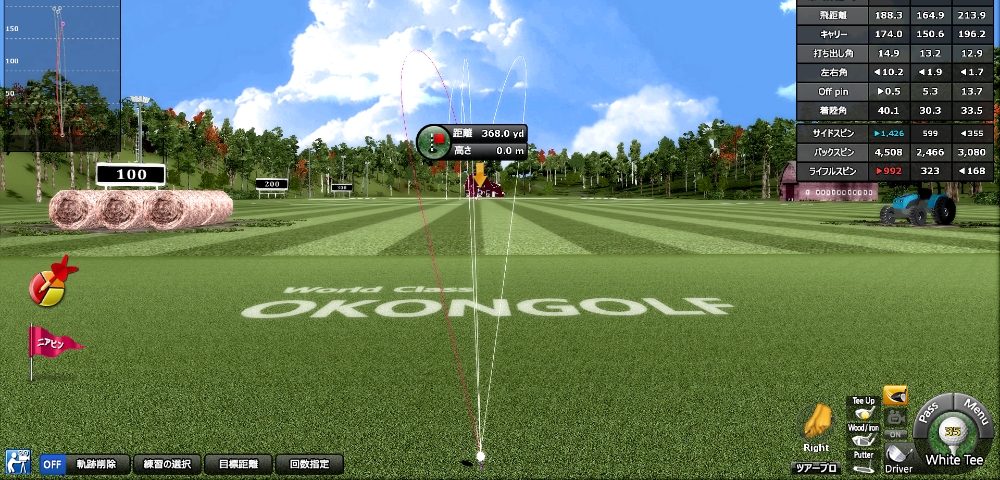Open the Menu button

pos(973,412)
